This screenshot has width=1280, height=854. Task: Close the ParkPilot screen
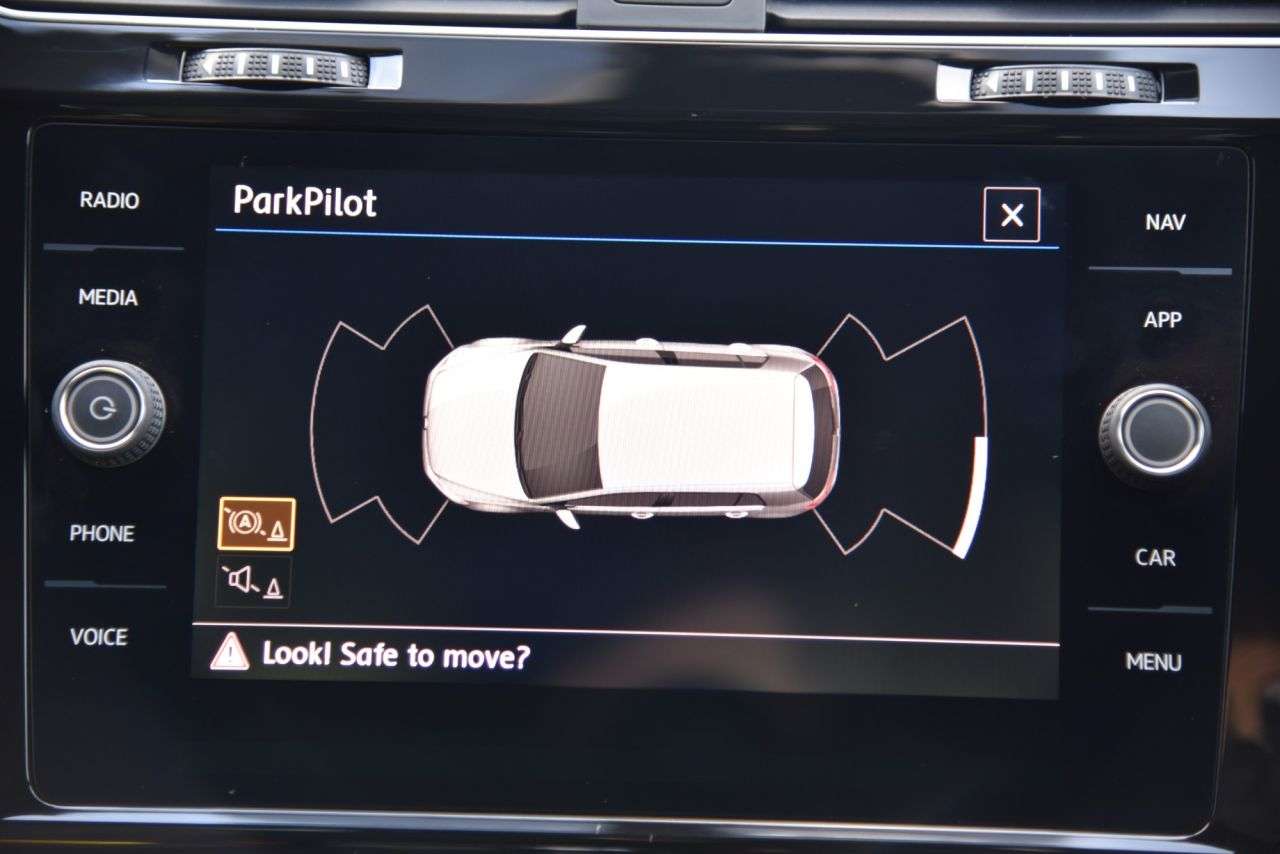[x=1011, y=215]
